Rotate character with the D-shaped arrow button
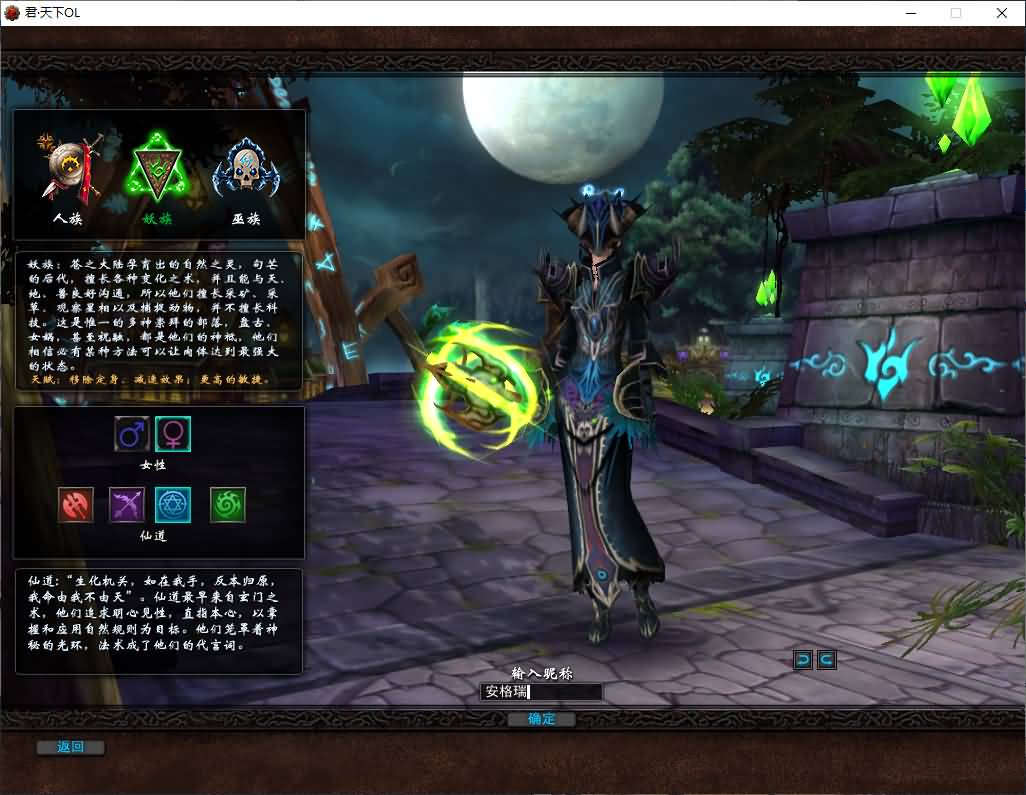 803,659
